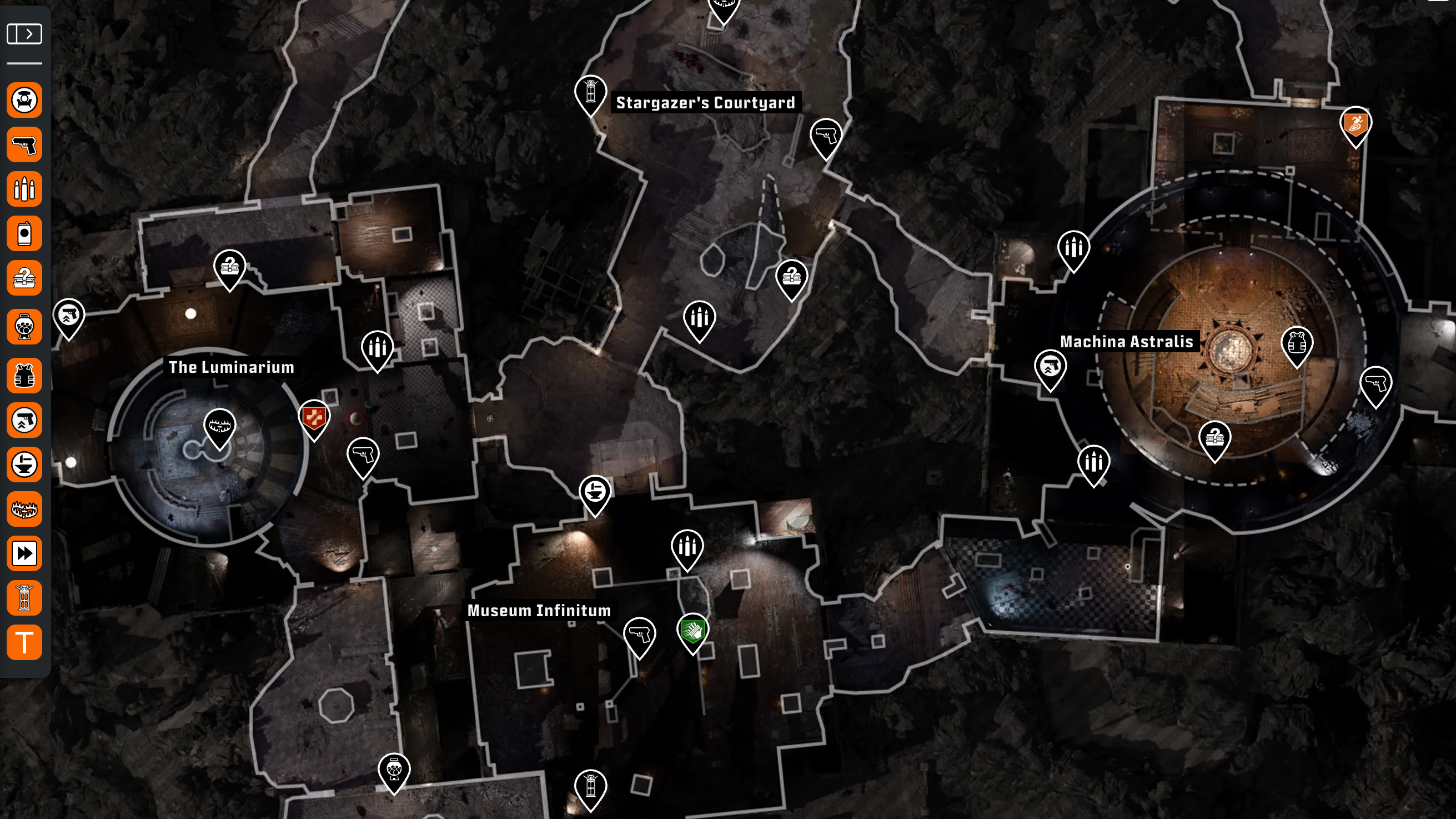This screenshot has height=819, width=1456.
Task: Toggle the ammo bullets filter
Action: tap(24, 189)
